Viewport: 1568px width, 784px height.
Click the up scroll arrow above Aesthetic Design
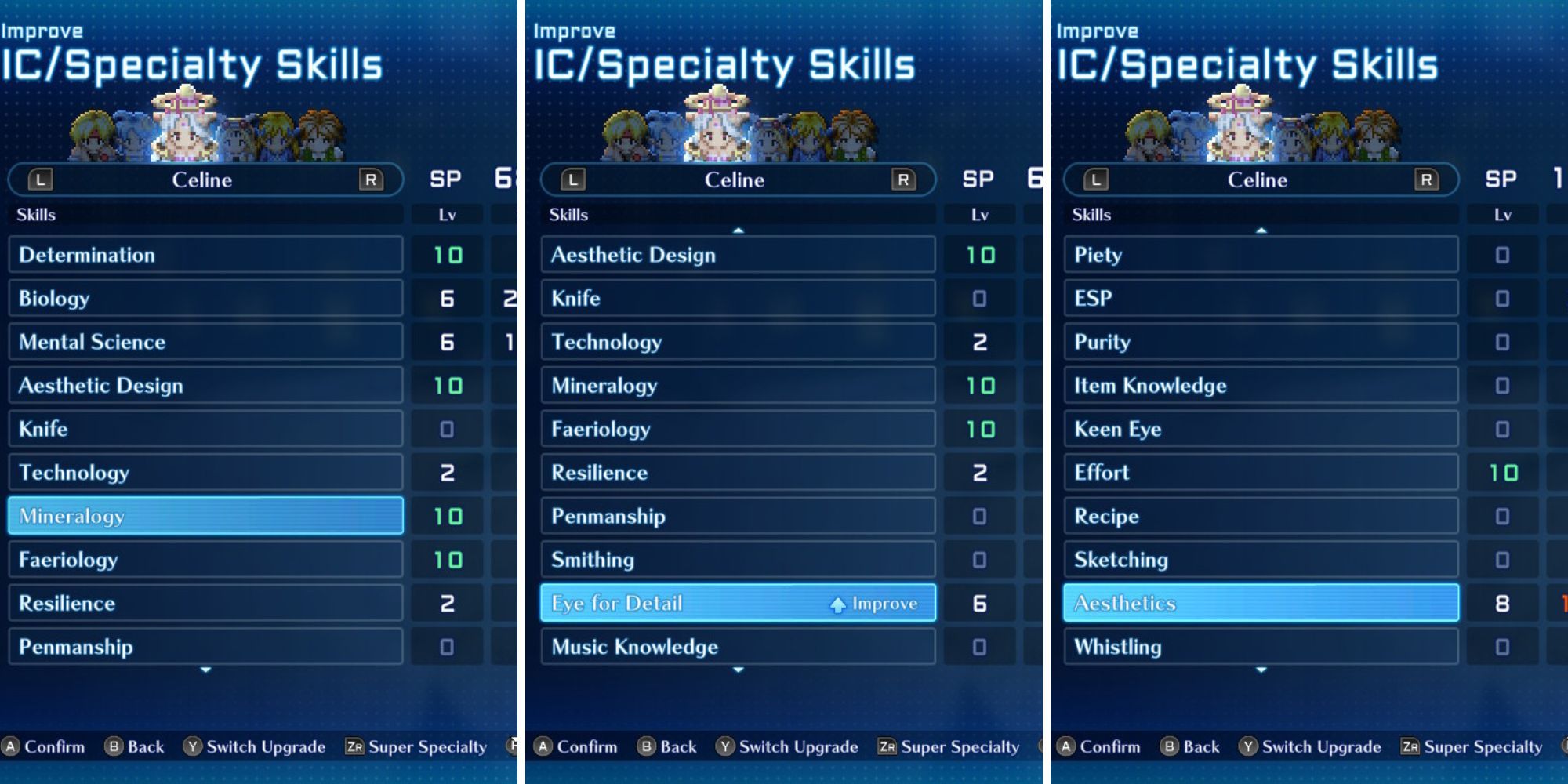(737, 229)
